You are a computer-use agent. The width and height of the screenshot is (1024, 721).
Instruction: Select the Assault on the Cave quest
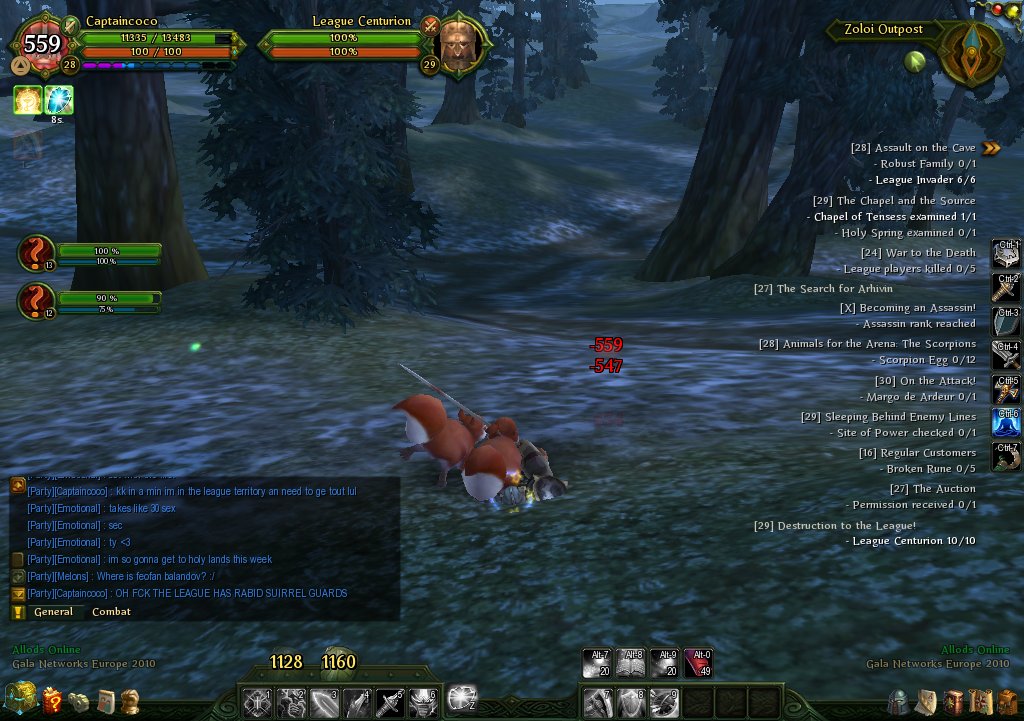click(x=912, y=148)
